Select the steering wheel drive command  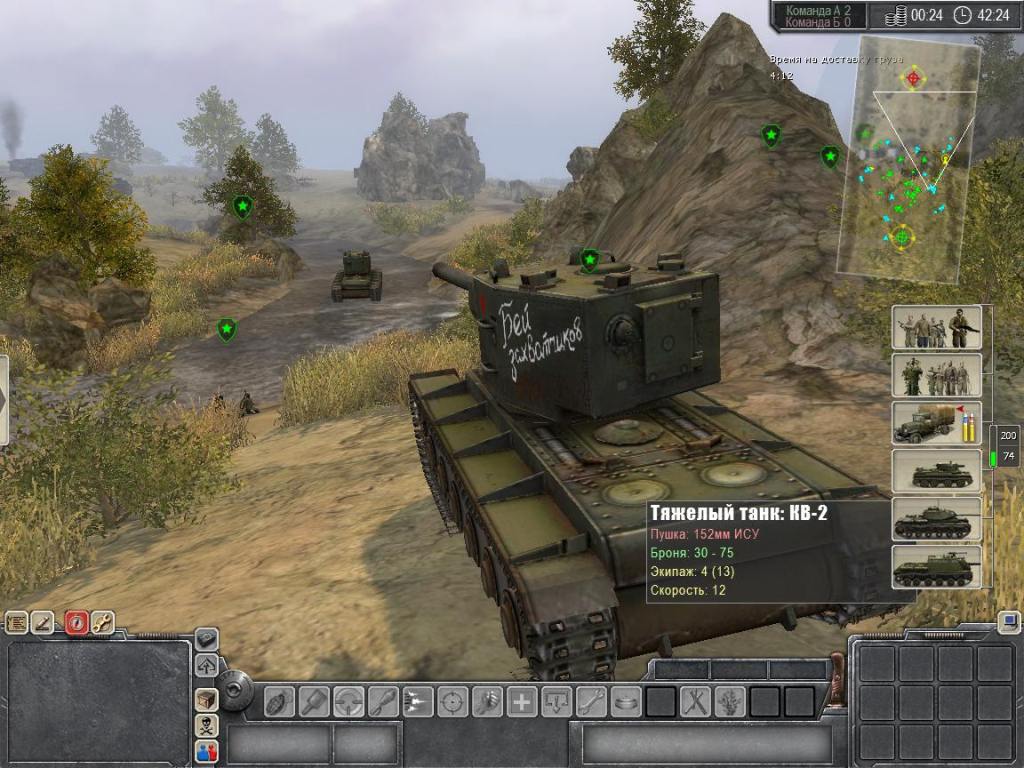348,701
